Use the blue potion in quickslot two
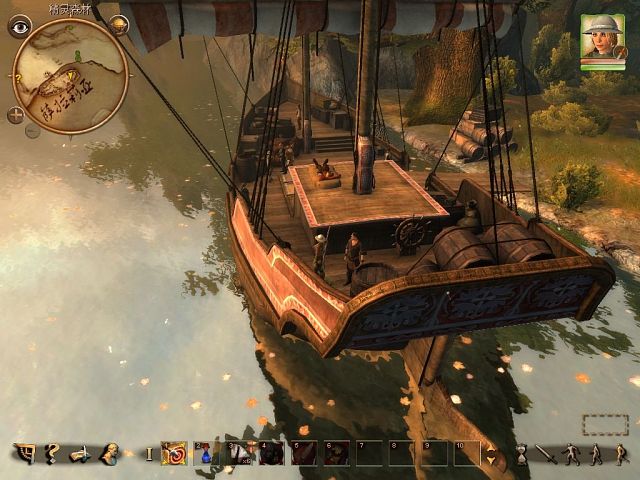 [206, 454]
